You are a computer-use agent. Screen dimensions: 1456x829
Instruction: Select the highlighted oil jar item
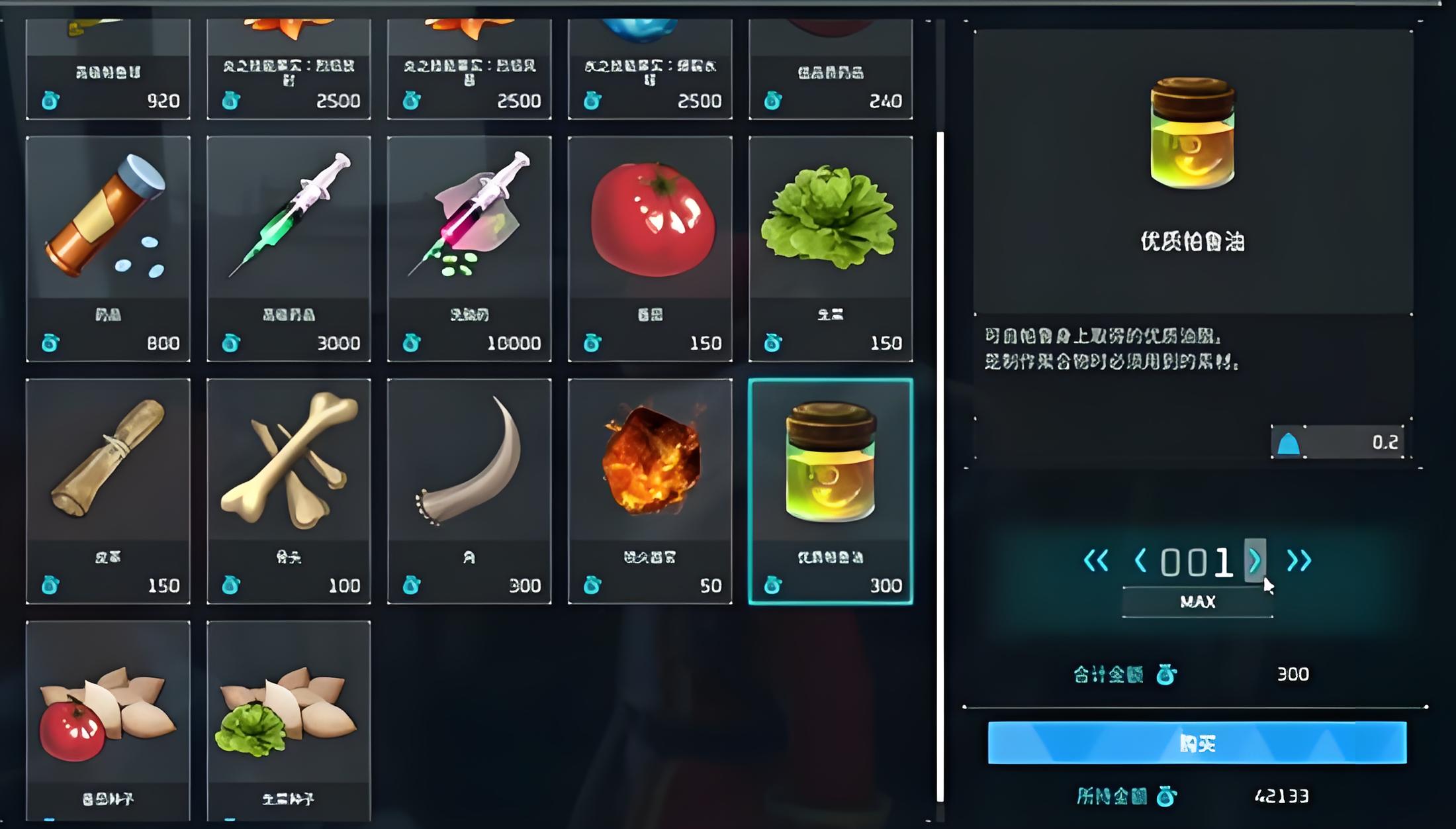point(831,491)
